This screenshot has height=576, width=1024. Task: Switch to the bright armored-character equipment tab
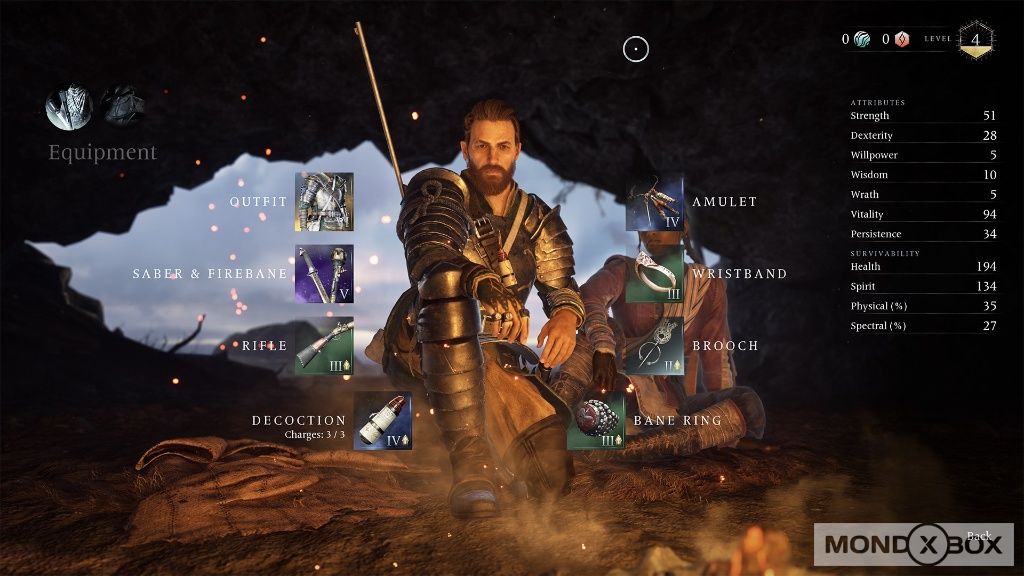[69, 106]
